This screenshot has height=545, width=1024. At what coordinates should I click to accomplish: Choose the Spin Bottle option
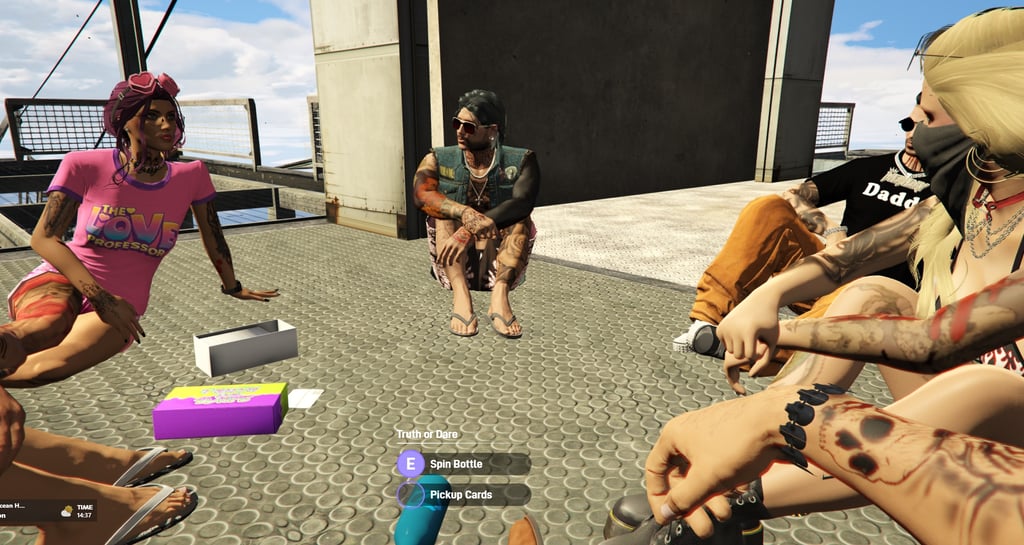click(x=457, y=464)
